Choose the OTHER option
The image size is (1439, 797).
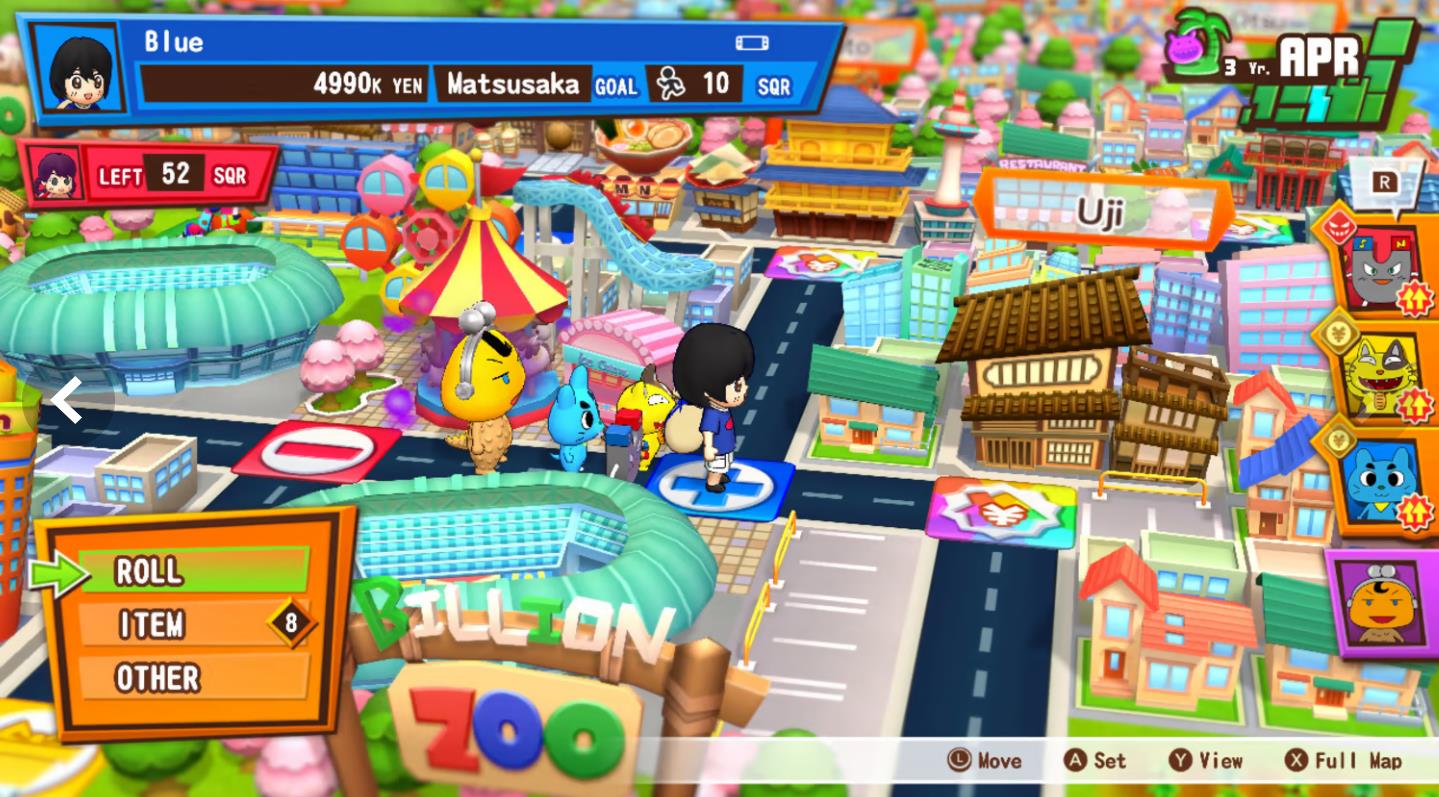click(x=193, y=678)
